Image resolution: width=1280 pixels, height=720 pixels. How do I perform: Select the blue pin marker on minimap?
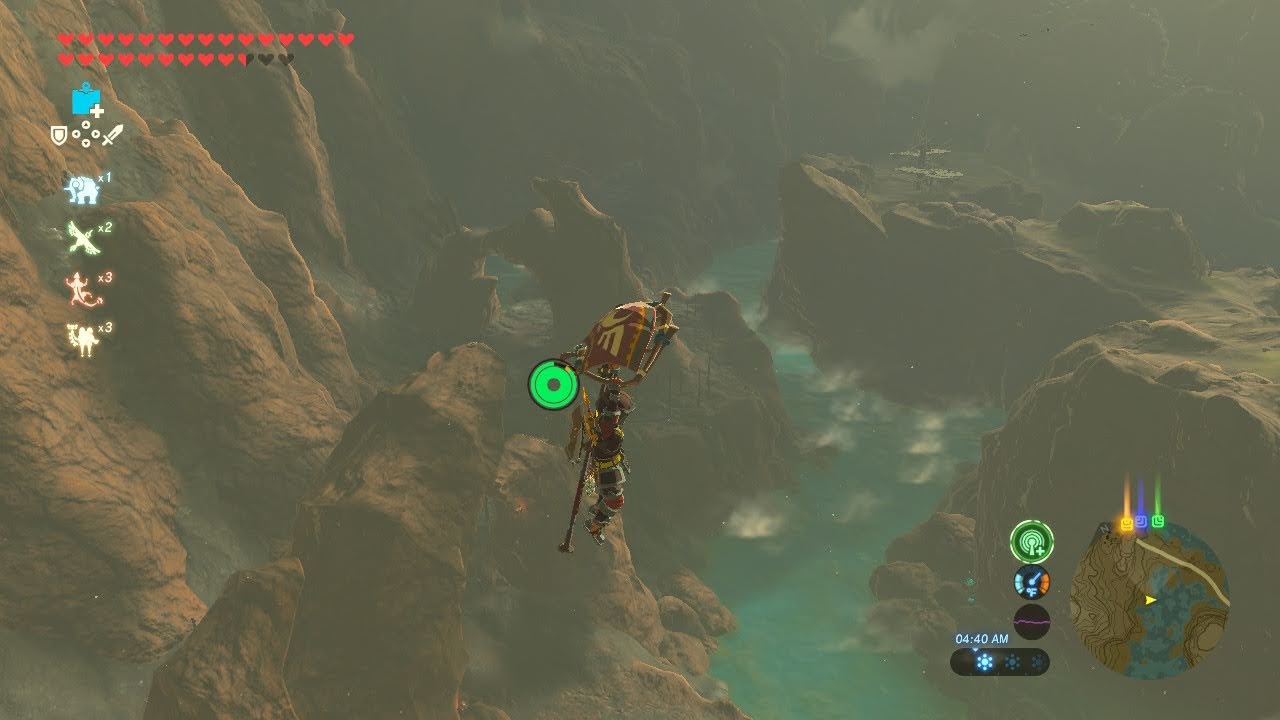pos(1142,522)
